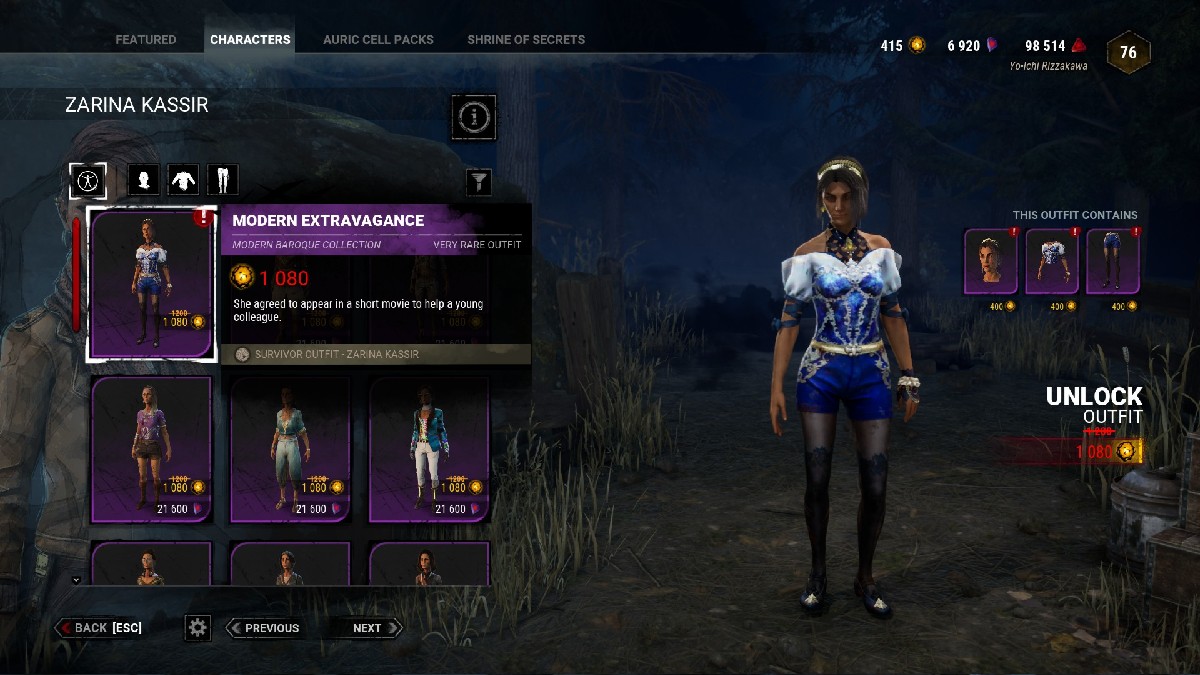Switch to the Featured tab
The image size is (1200, 675).
point(145,40)
